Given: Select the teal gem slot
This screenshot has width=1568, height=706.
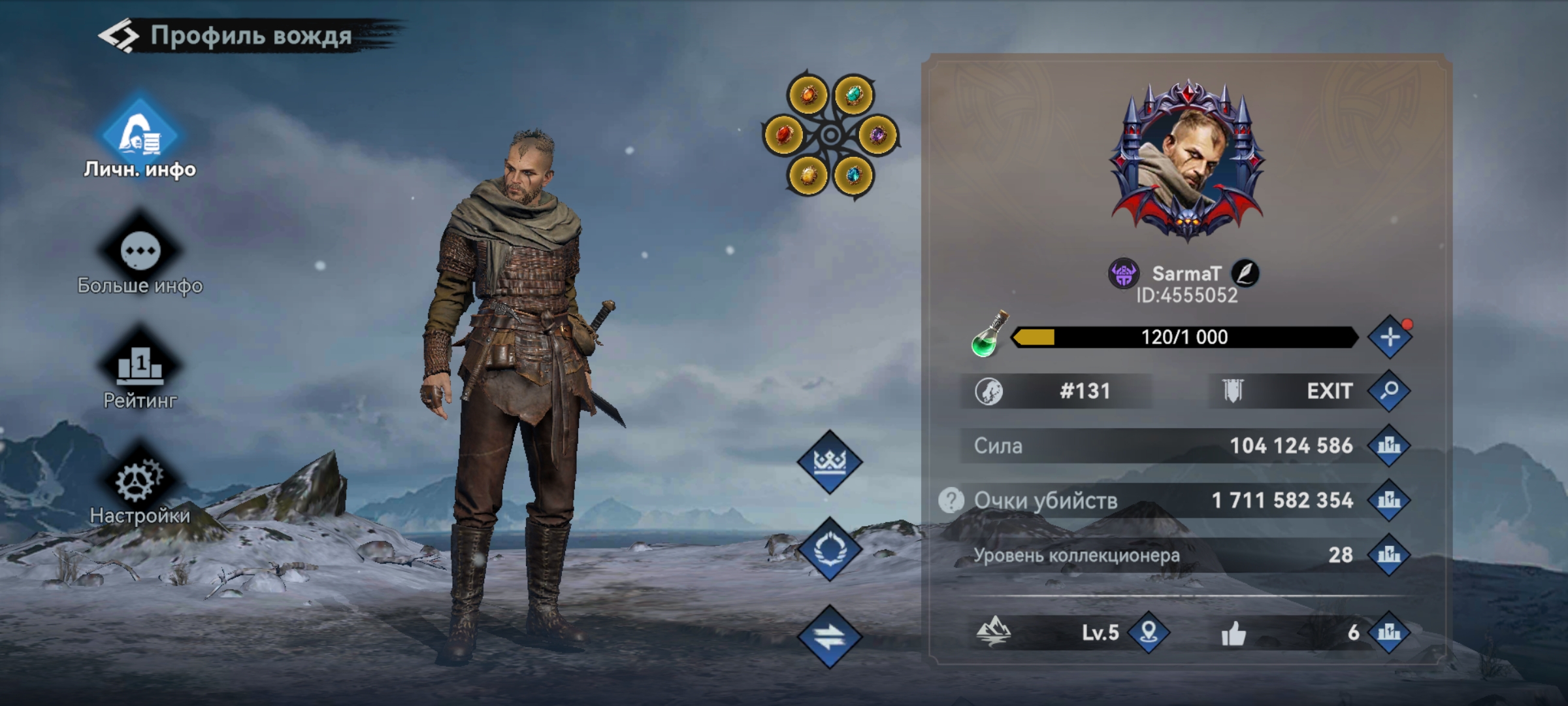Looking at the screenshot, I should (853, 95).
